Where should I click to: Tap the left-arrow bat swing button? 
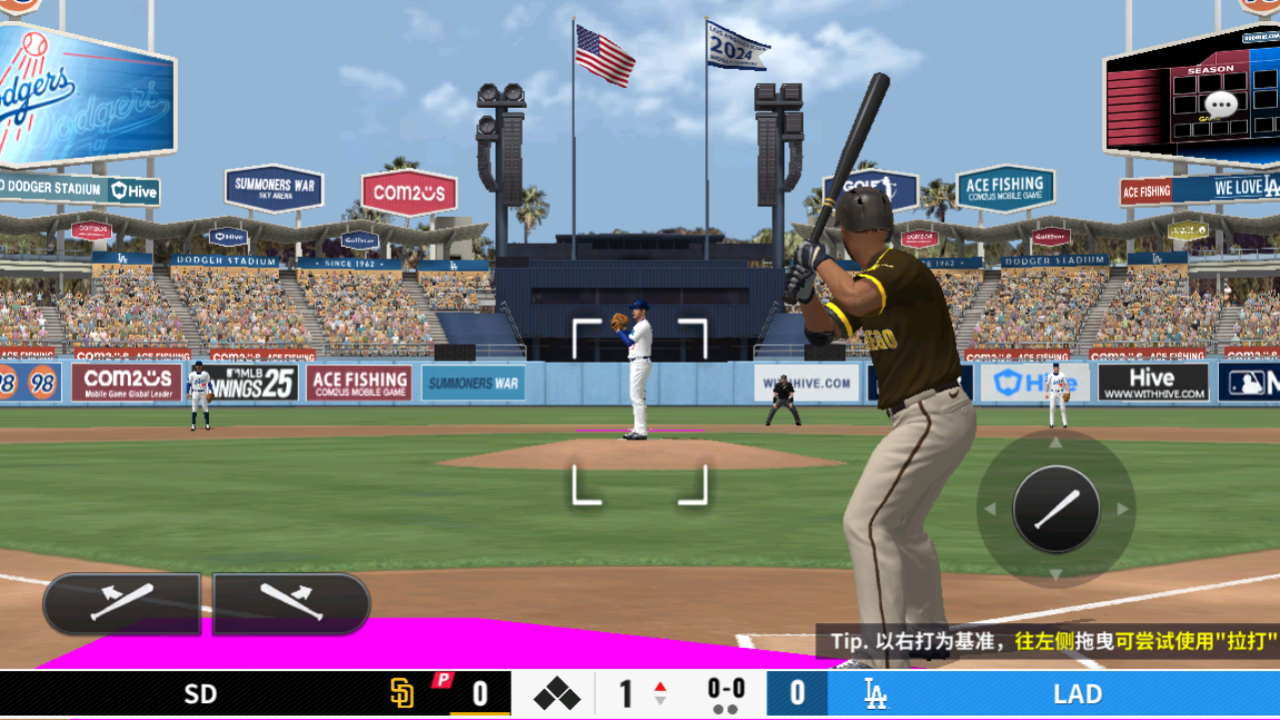[x=121, y=603]
